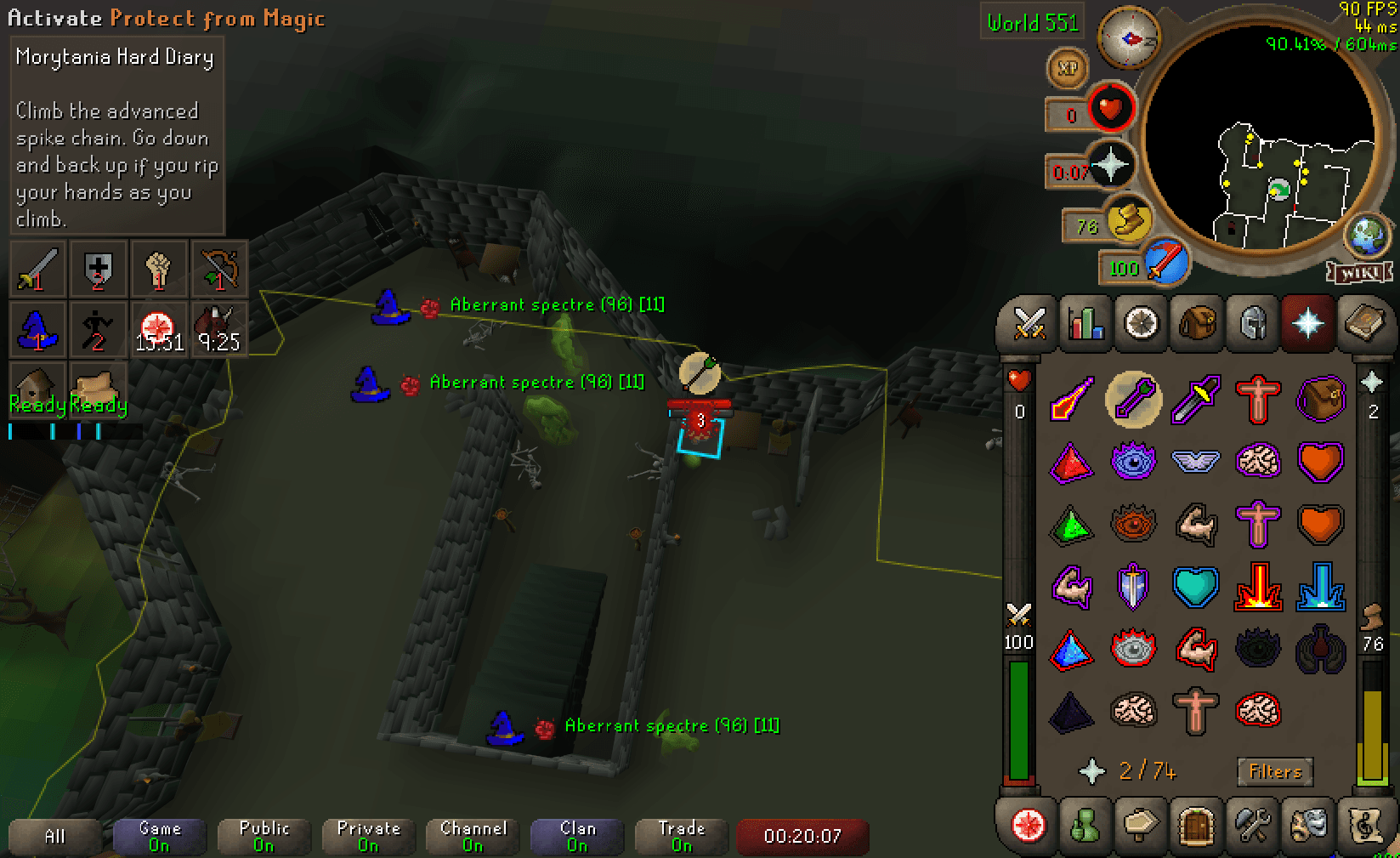Screen dimensions: 1400x858
Task: Toggle Trade chat off
Action: (681, 836)
